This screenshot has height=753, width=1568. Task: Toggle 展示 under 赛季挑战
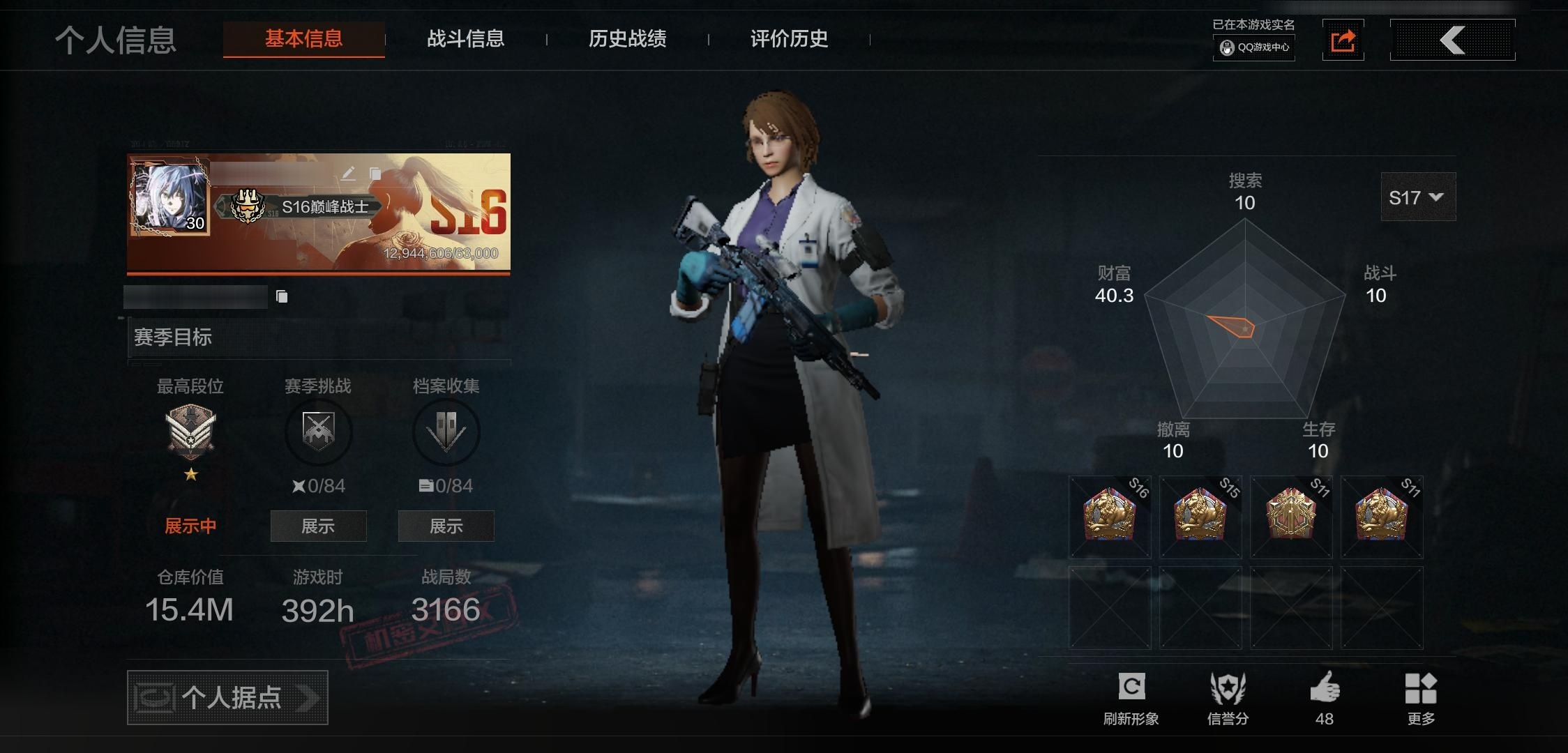pyautogui.click(x=318, y=526)
